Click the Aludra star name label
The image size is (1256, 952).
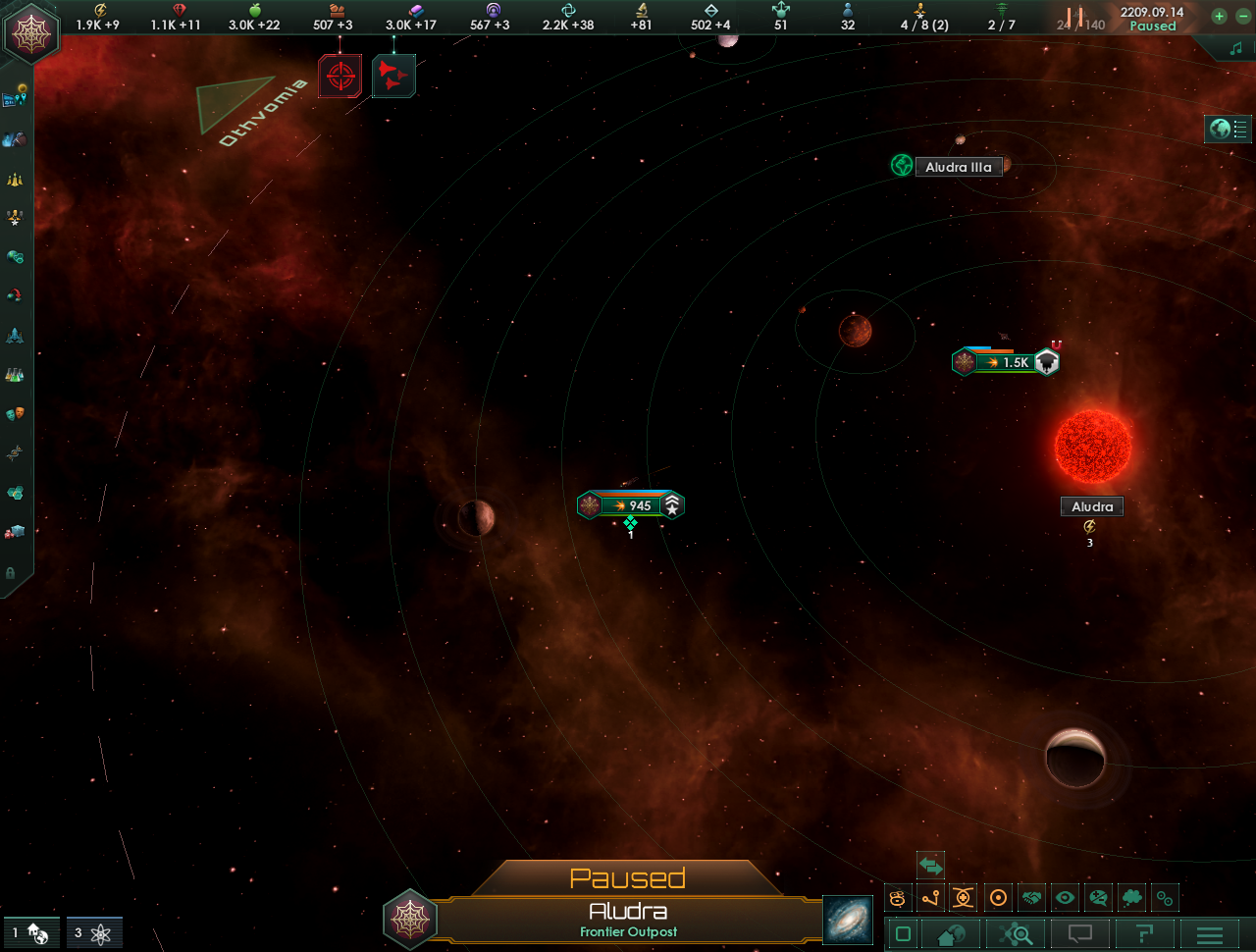[x=1092, y=506]
